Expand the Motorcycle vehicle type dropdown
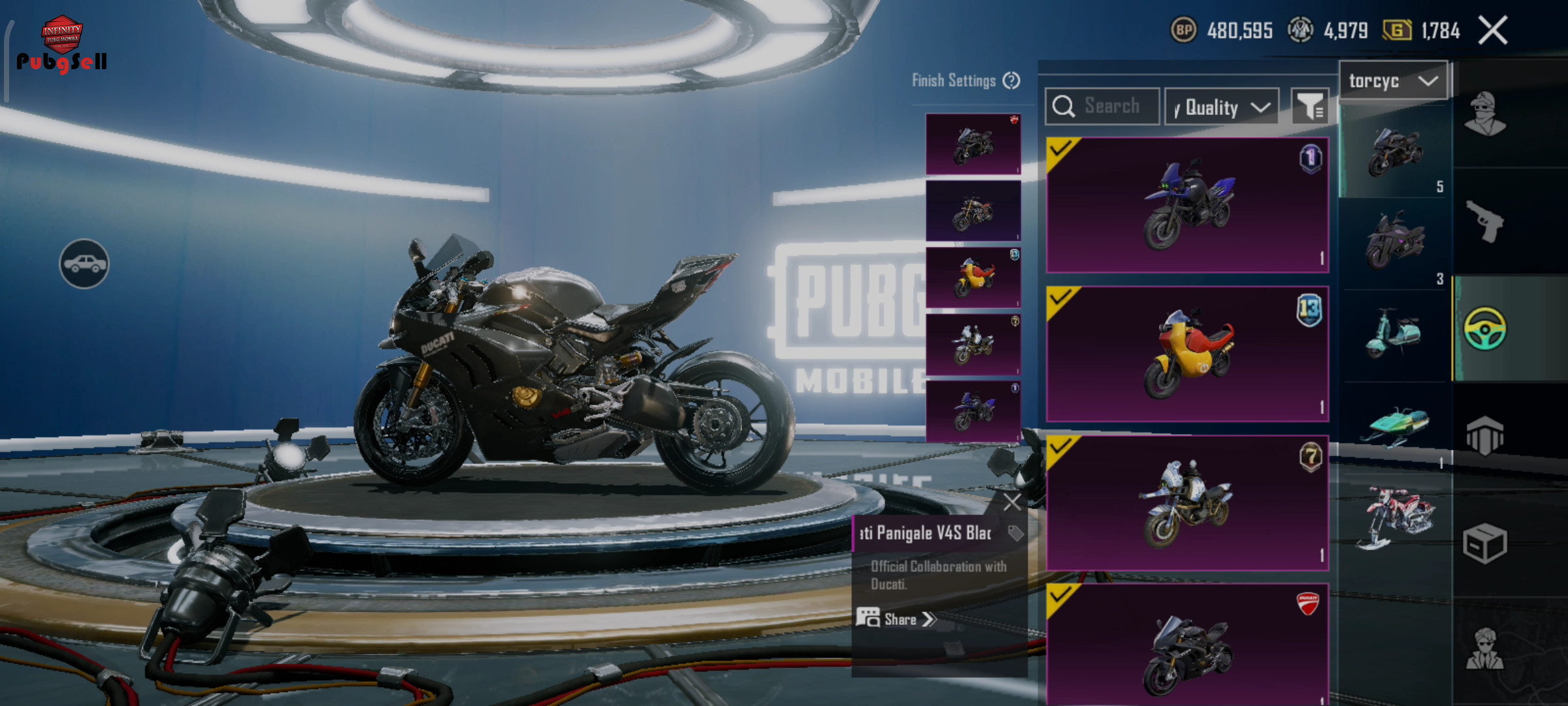Screen dimensions: 1568x706 coord(1393,81)
